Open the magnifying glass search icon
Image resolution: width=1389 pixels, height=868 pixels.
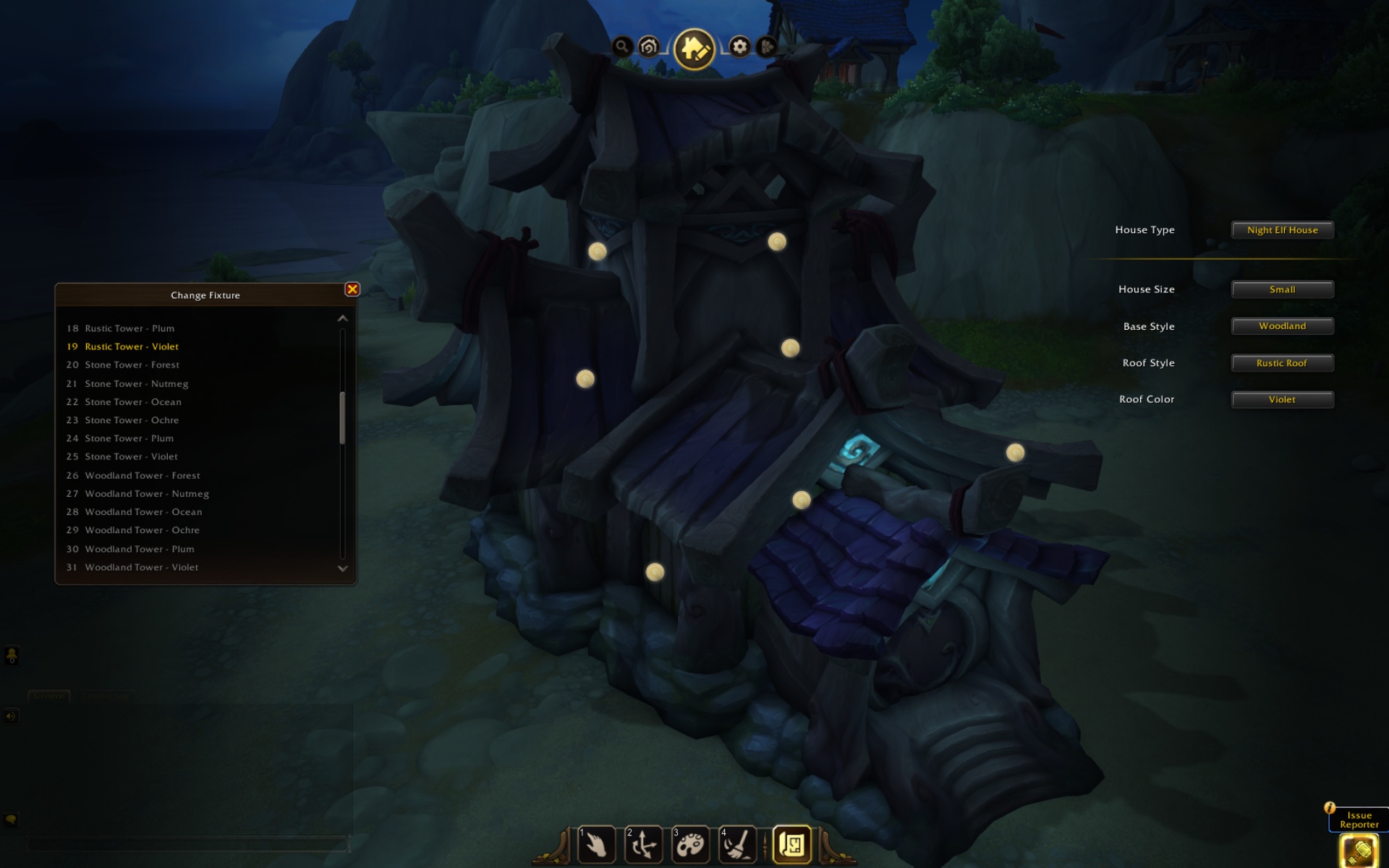pos(621,47)
